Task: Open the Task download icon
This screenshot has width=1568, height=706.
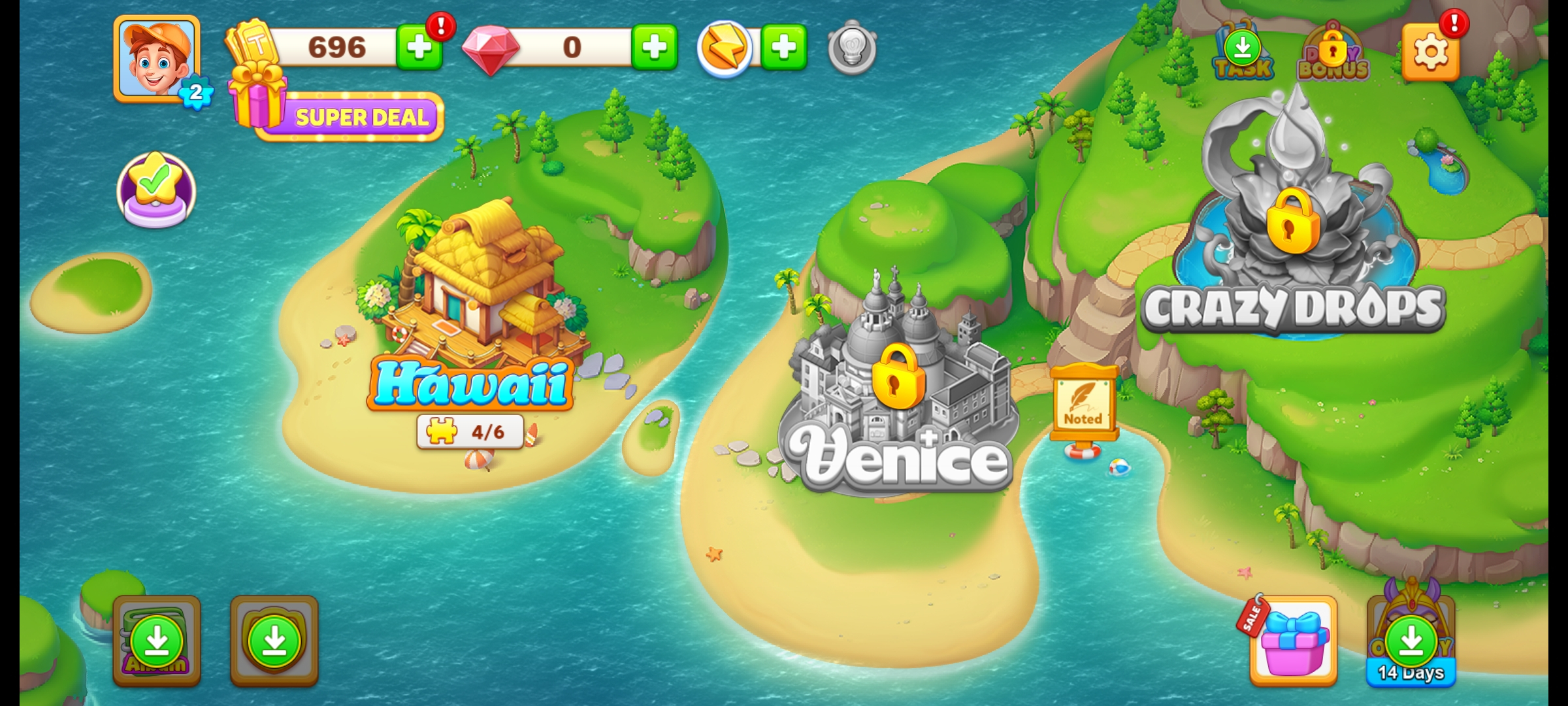Action: pyautogui.click(x=1243, y=52)
